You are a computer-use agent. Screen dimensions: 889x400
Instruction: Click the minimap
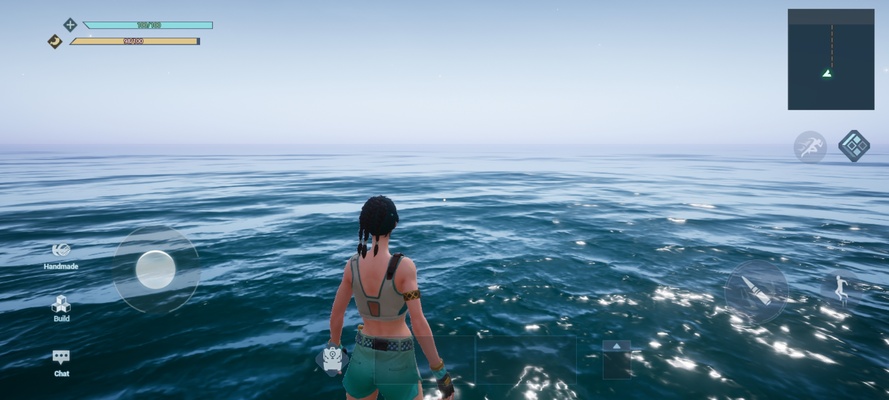(x=830, y=59)
